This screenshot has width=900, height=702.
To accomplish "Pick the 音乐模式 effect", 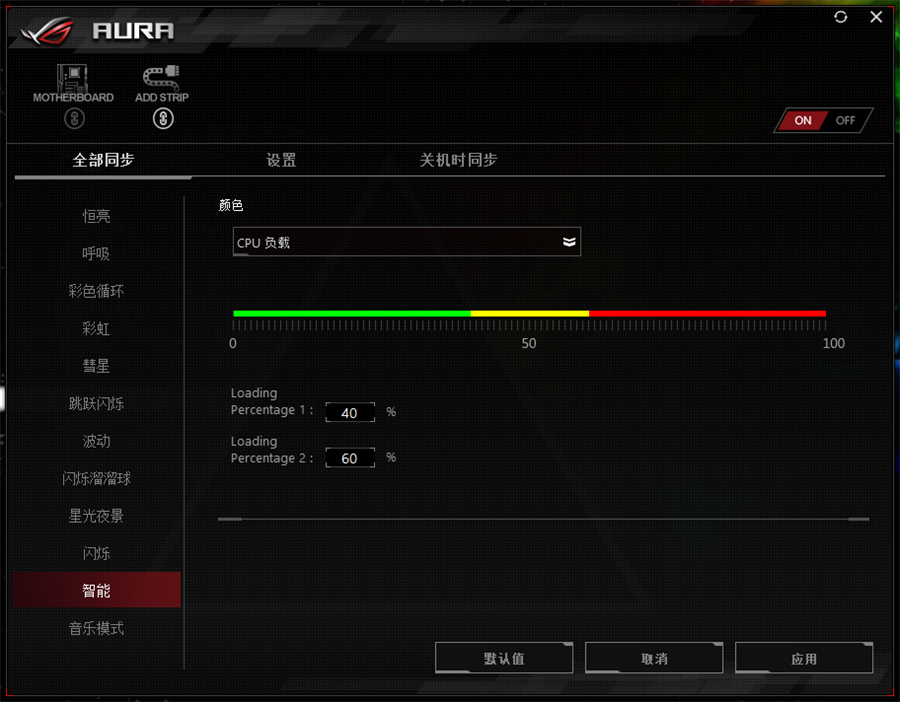I will tap(97, 629).
